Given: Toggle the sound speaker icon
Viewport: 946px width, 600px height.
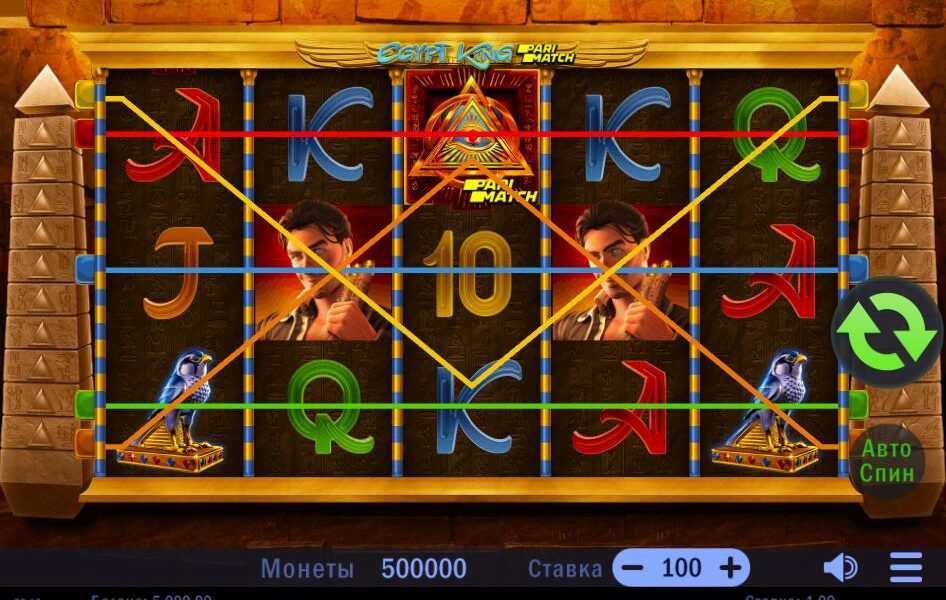Looking at the screenshot, I should click(839, 568).
